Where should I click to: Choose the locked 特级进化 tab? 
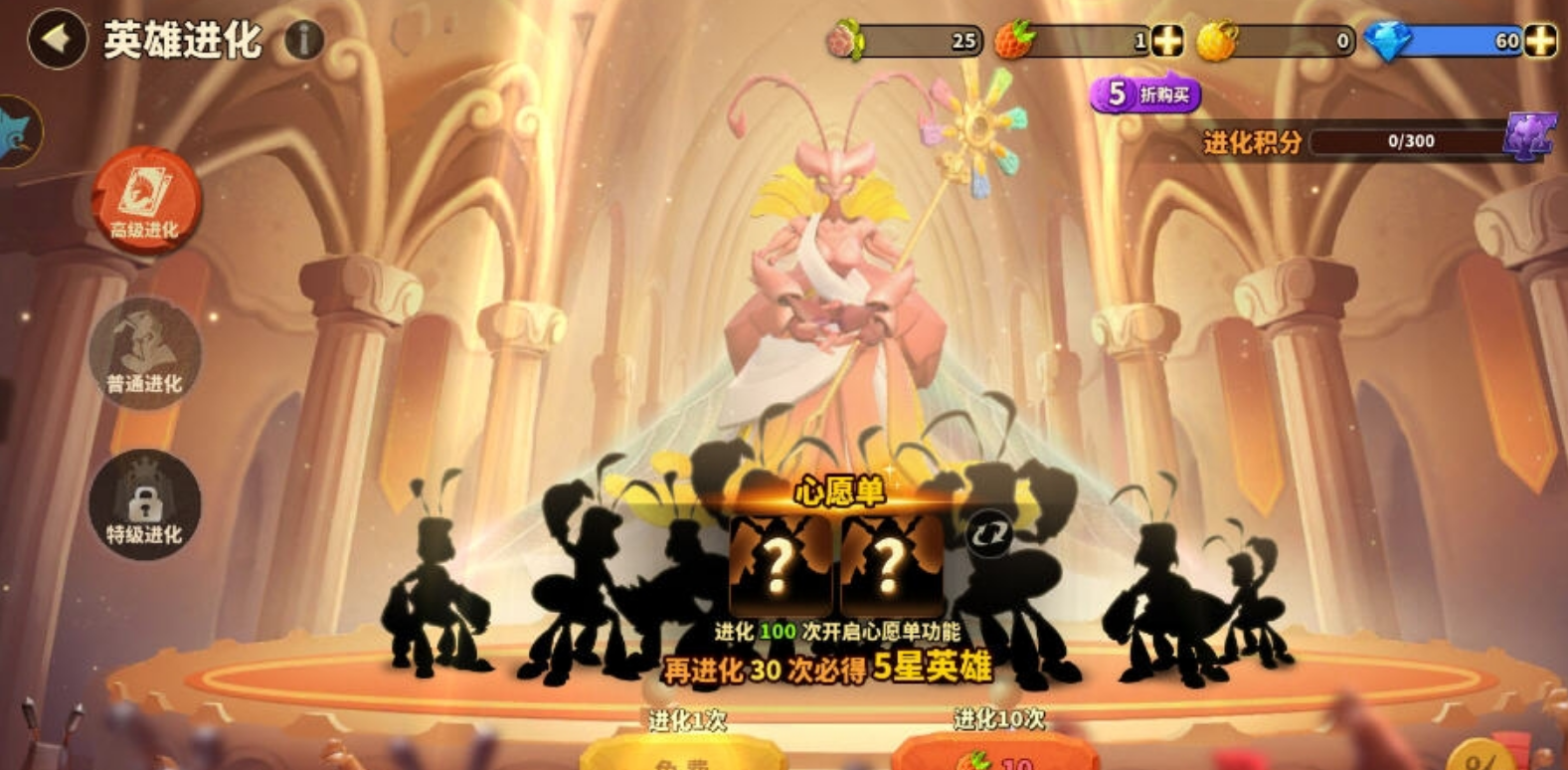pyautogui.click(x=145, y=504)
